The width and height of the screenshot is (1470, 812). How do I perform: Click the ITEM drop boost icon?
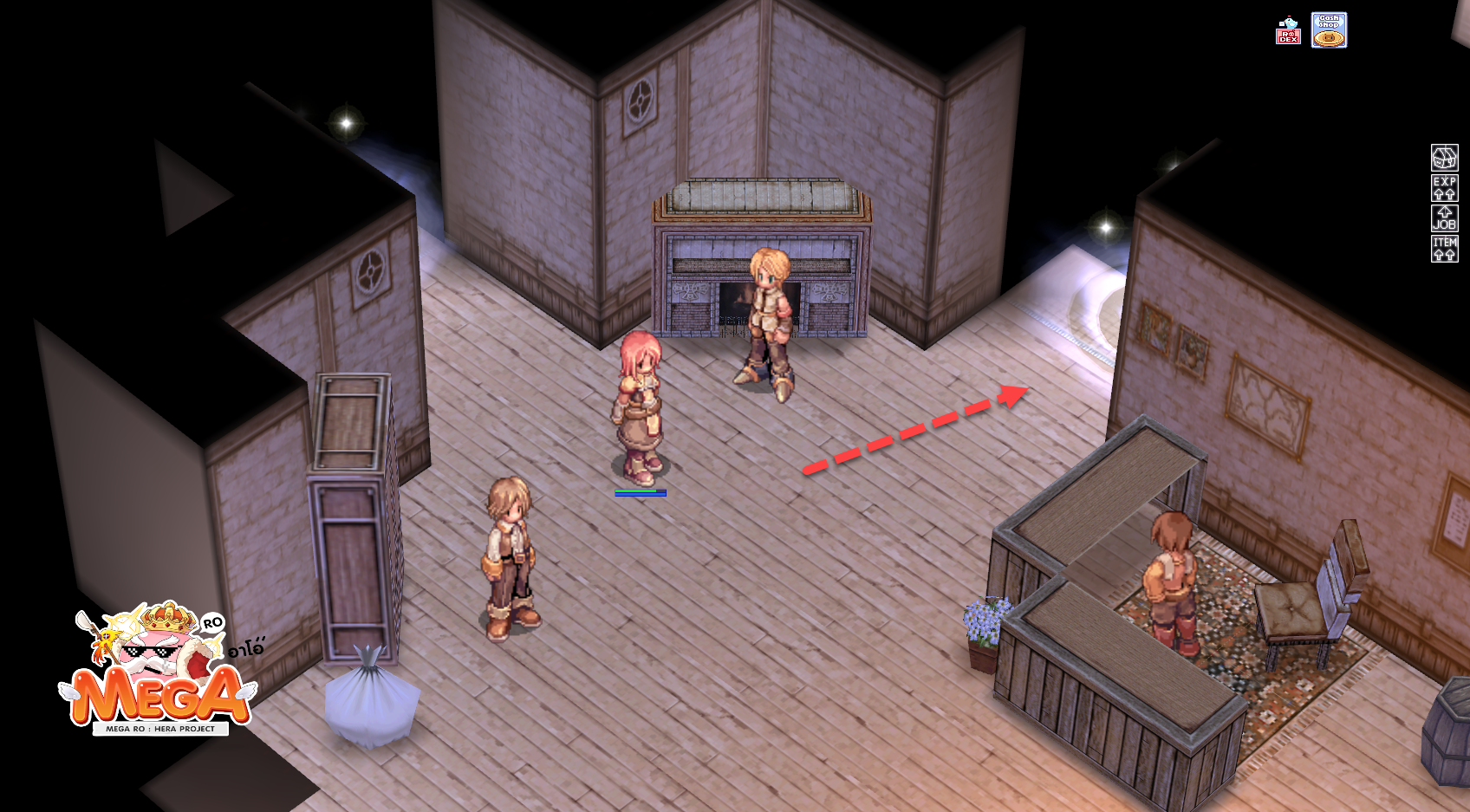[1444, 249]
